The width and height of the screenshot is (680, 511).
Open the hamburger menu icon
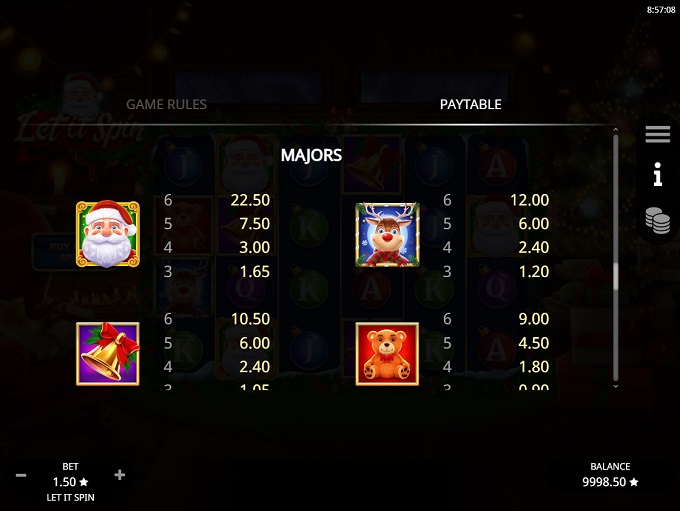point(657,134)
